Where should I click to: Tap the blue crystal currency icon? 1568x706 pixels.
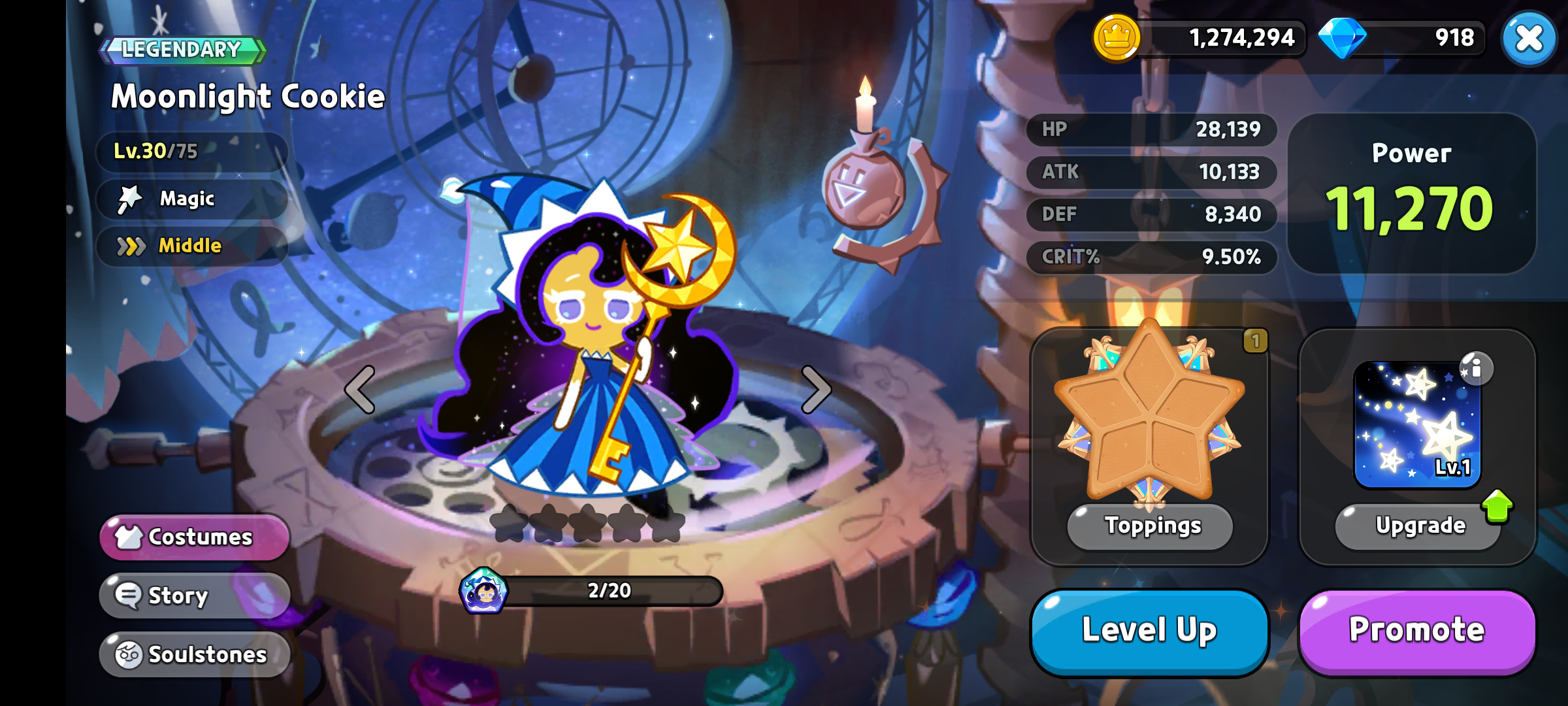(x=1342, y=38)
